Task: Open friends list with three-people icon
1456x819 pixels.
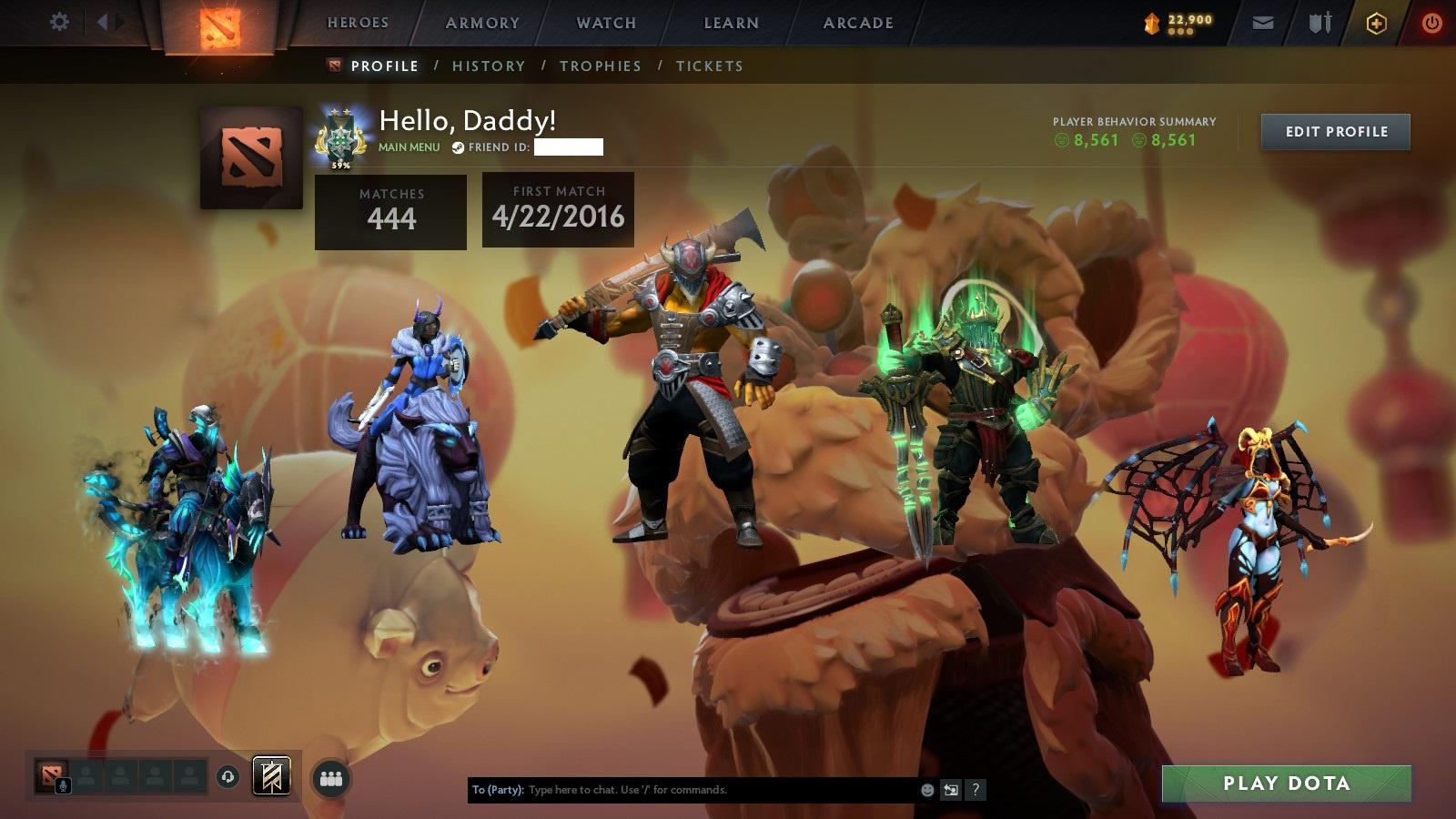Action: click(331, 777)
